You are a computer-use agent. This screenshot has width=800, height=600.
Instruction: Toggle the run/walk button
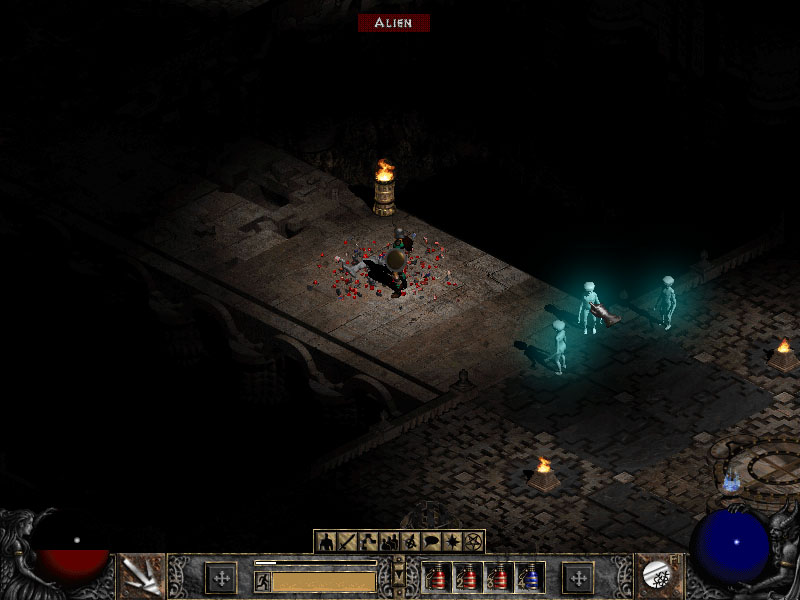coord(262,581)
